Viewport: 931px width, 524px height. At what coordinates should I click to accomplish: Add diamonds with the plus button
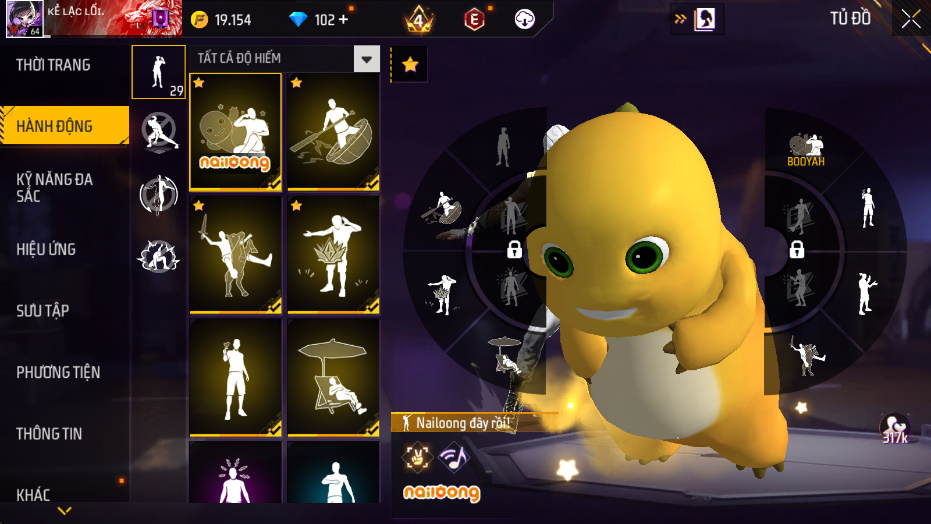click(344, 20)
